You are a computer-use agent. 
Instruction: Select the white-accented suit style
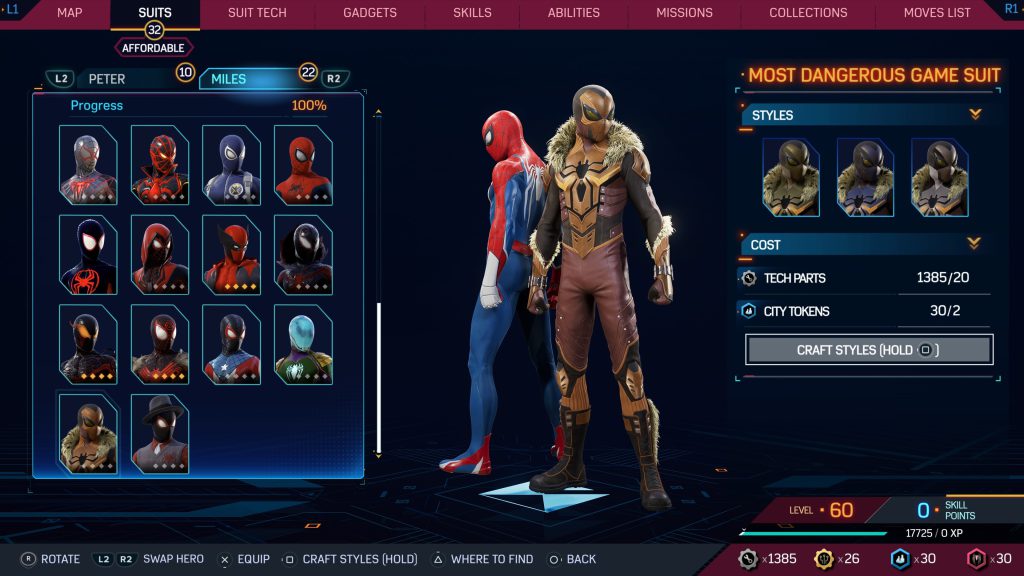[939, 177]
